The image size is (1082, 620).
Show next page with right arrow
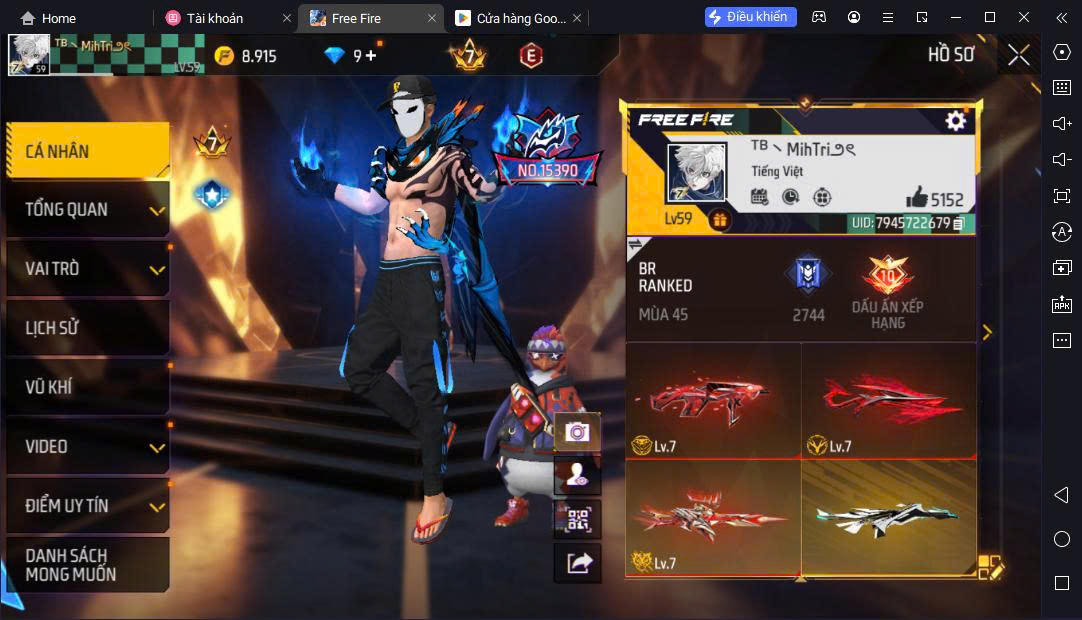click(987, 332)
